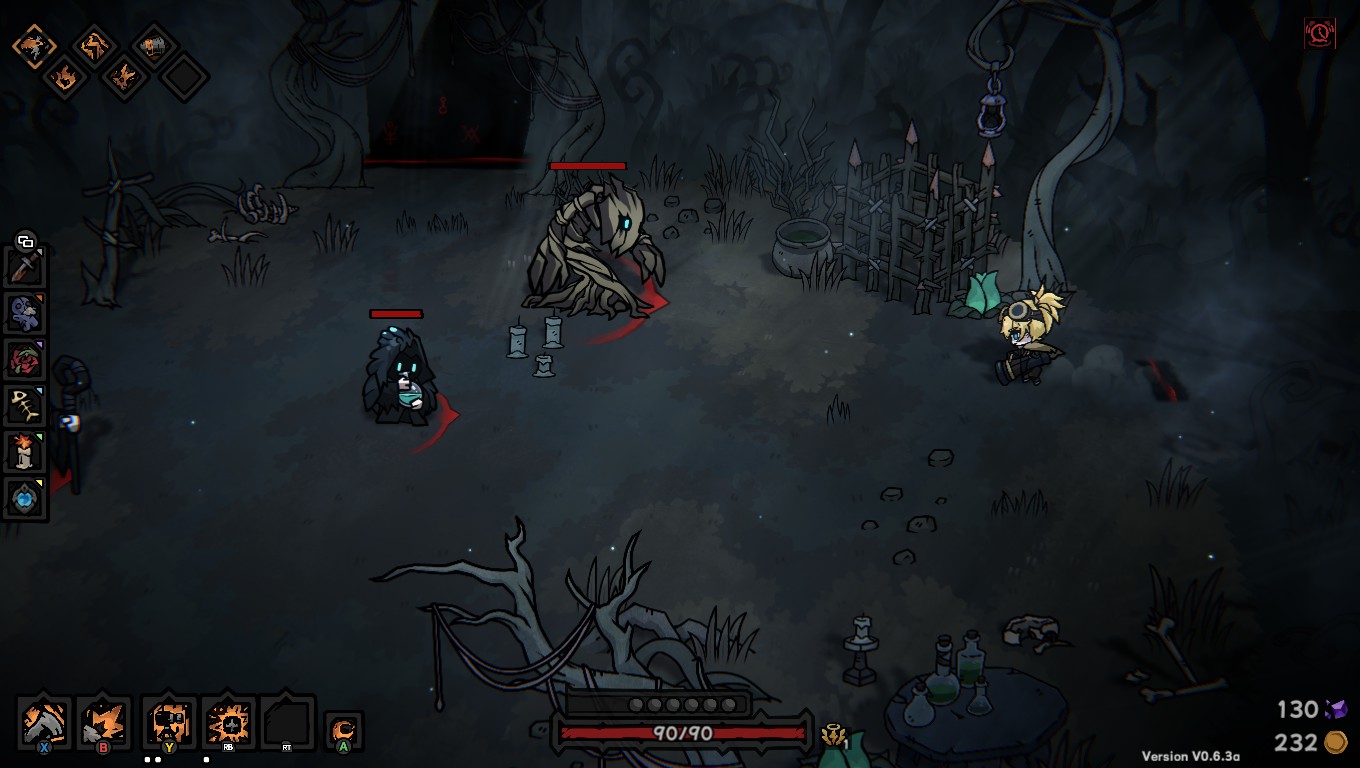The image size is (1360, 768).
Task: Select the lightning bolt passive icon
Action: [x=94, y=46]
